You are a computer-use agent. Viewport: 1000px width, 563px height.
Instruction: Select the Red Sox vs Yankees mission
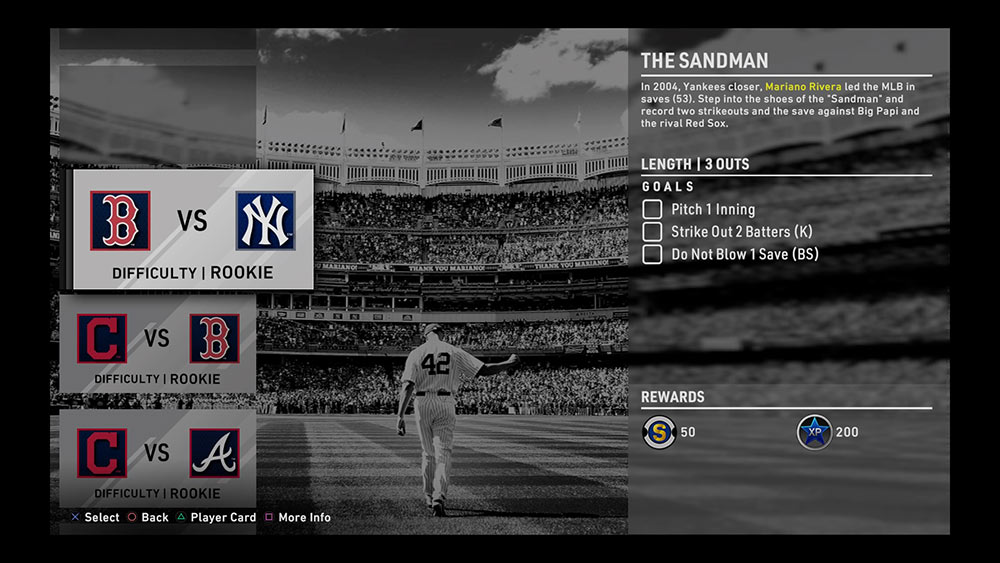tap(191, 229)
